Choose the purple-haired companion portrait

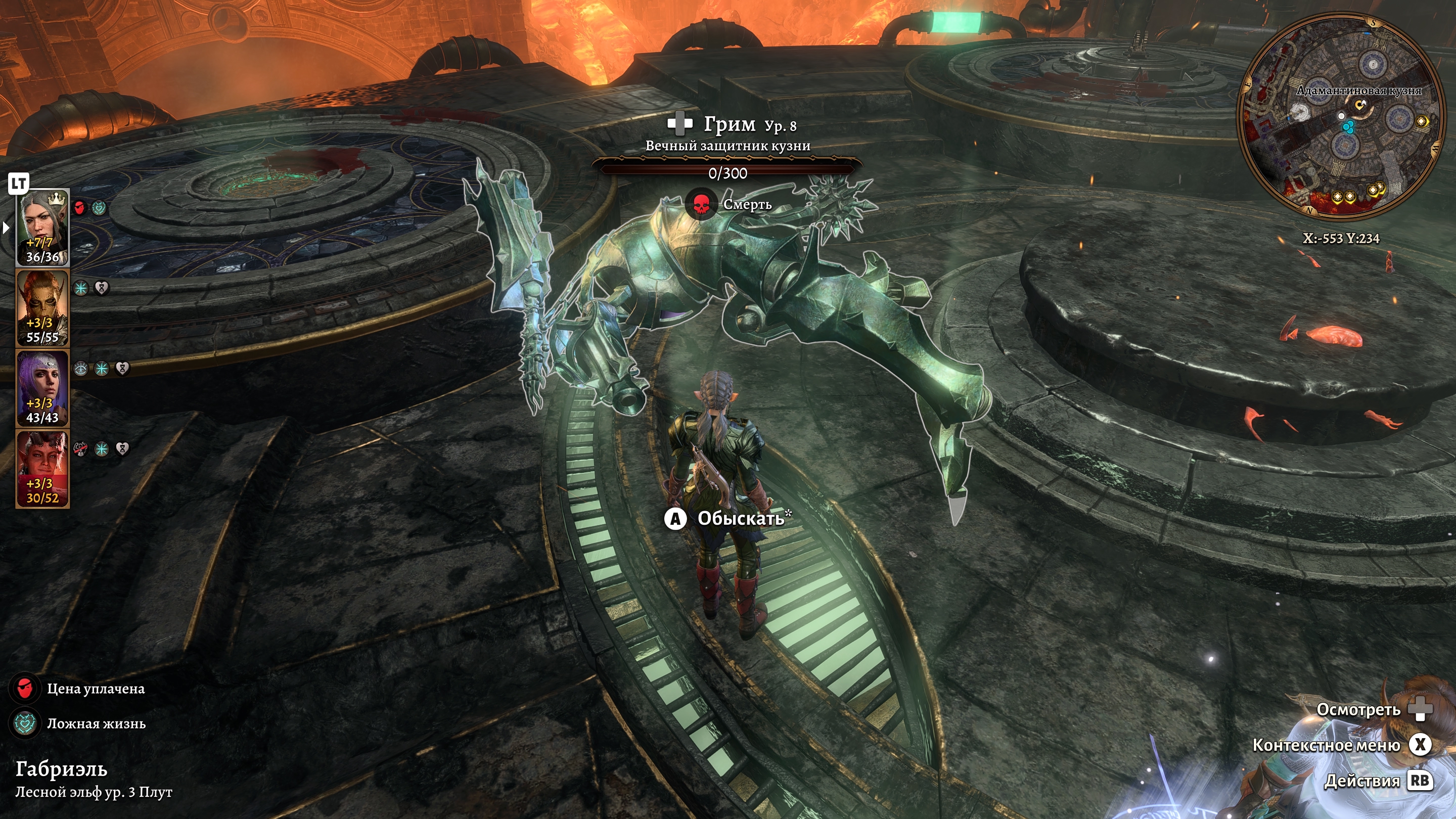click(42, 388)
